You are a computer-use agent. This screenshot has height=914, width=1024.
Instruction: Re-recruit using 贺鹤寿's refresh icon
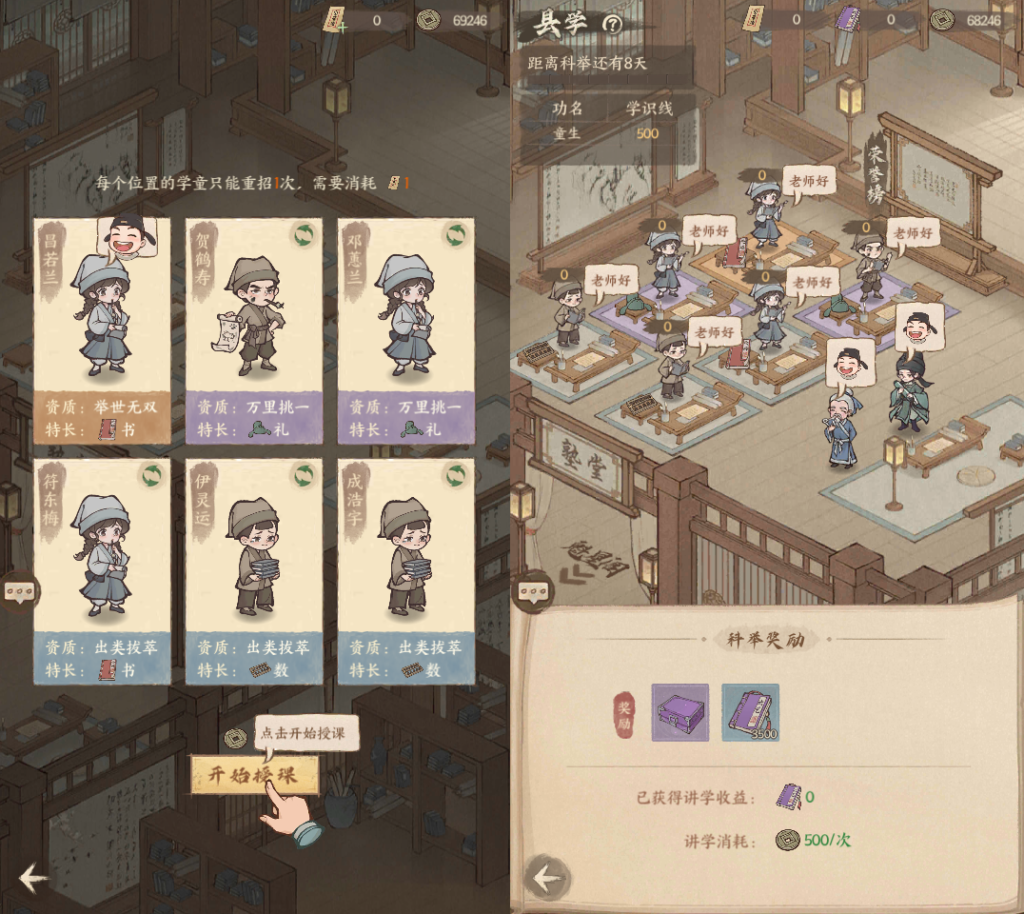(x=304, y=235)
